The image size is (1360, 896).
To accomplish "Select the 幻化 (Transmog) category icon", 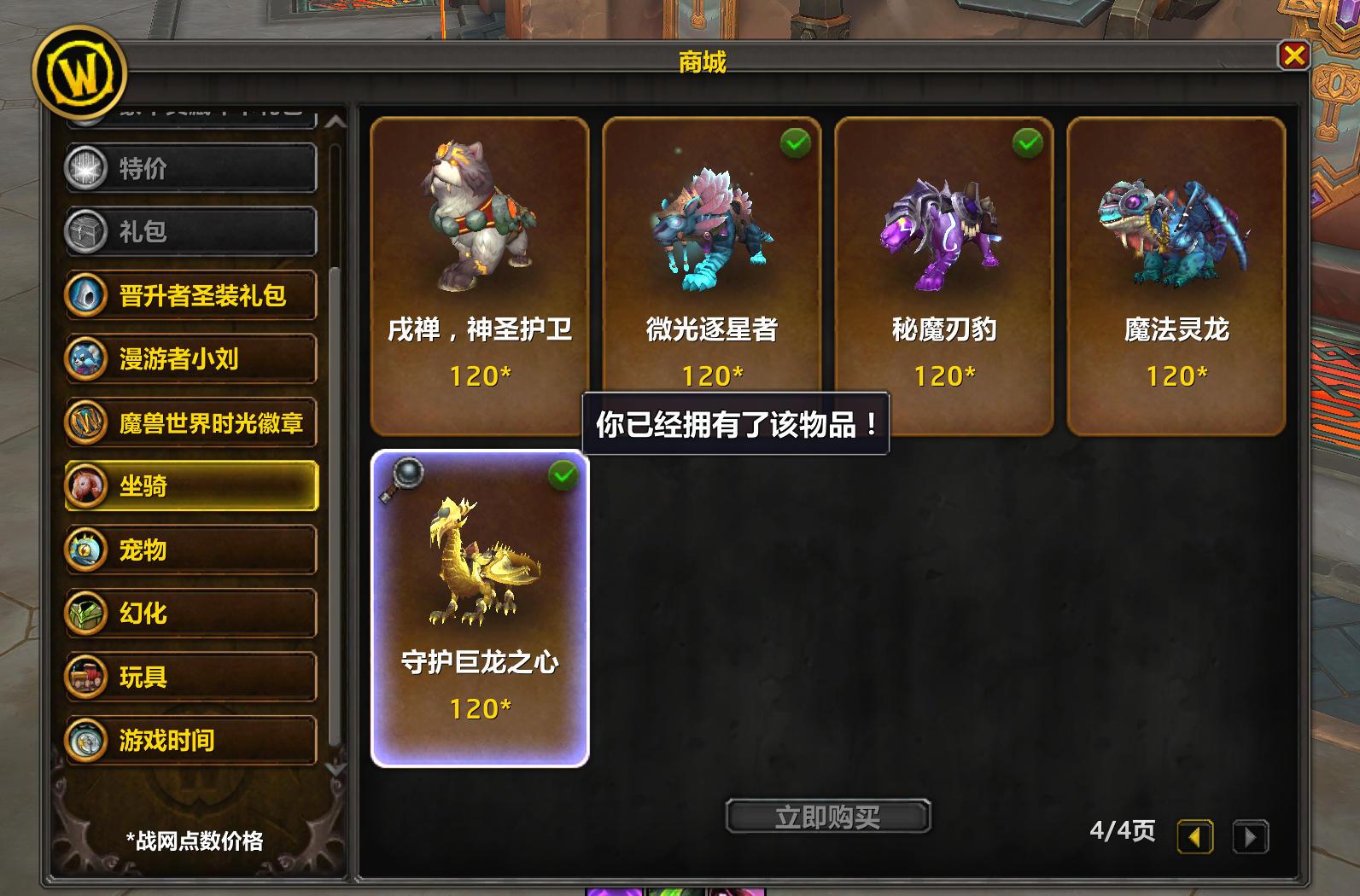I will 85,614.
